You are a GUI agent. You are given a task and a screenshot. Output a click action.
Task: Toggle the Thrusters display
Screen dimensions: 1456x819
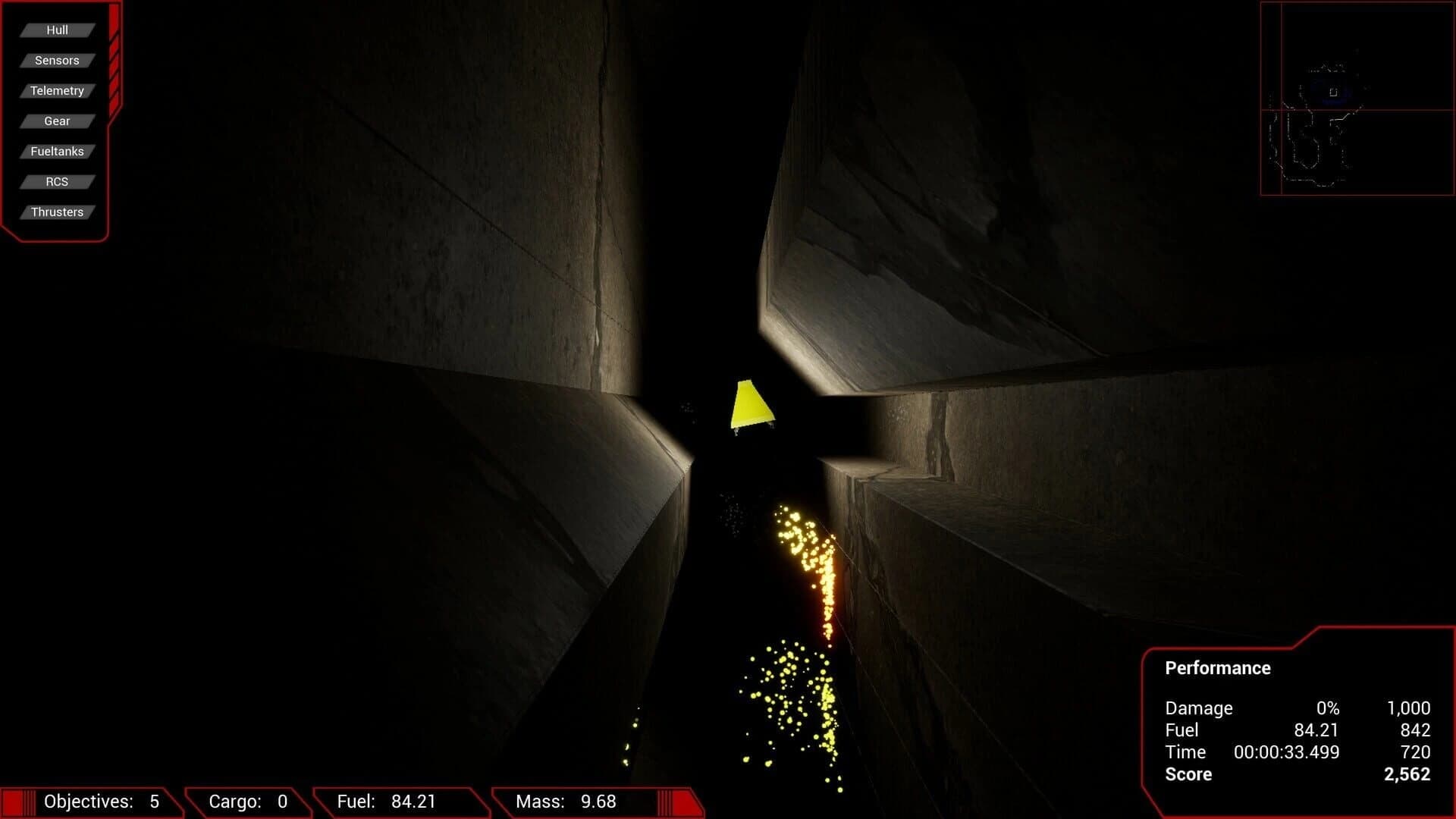pyautogui.click(x=57, y=212)
